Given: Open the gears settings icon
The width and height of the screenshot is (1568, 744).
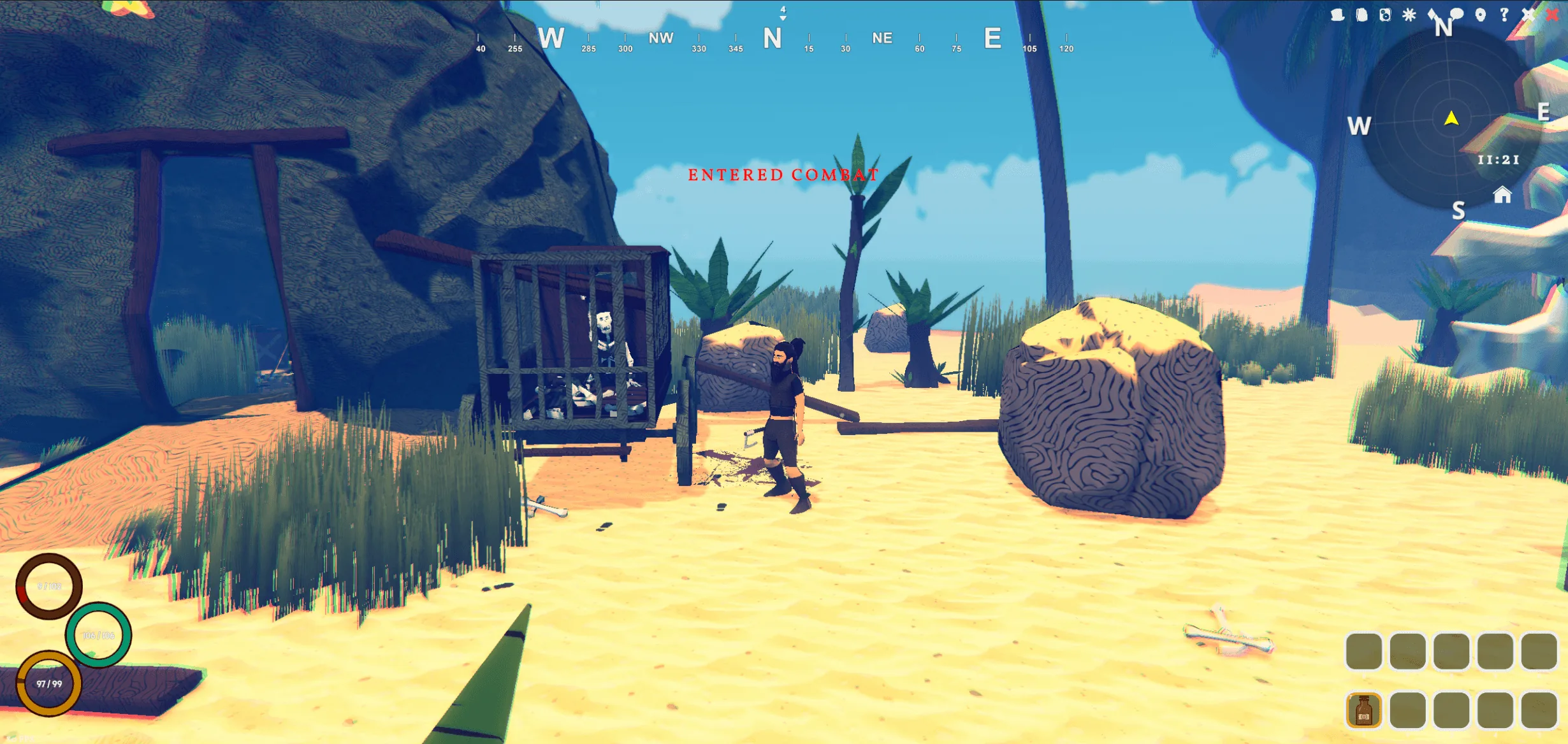Looking at the screenshot, I should (x=1385, y=15).
